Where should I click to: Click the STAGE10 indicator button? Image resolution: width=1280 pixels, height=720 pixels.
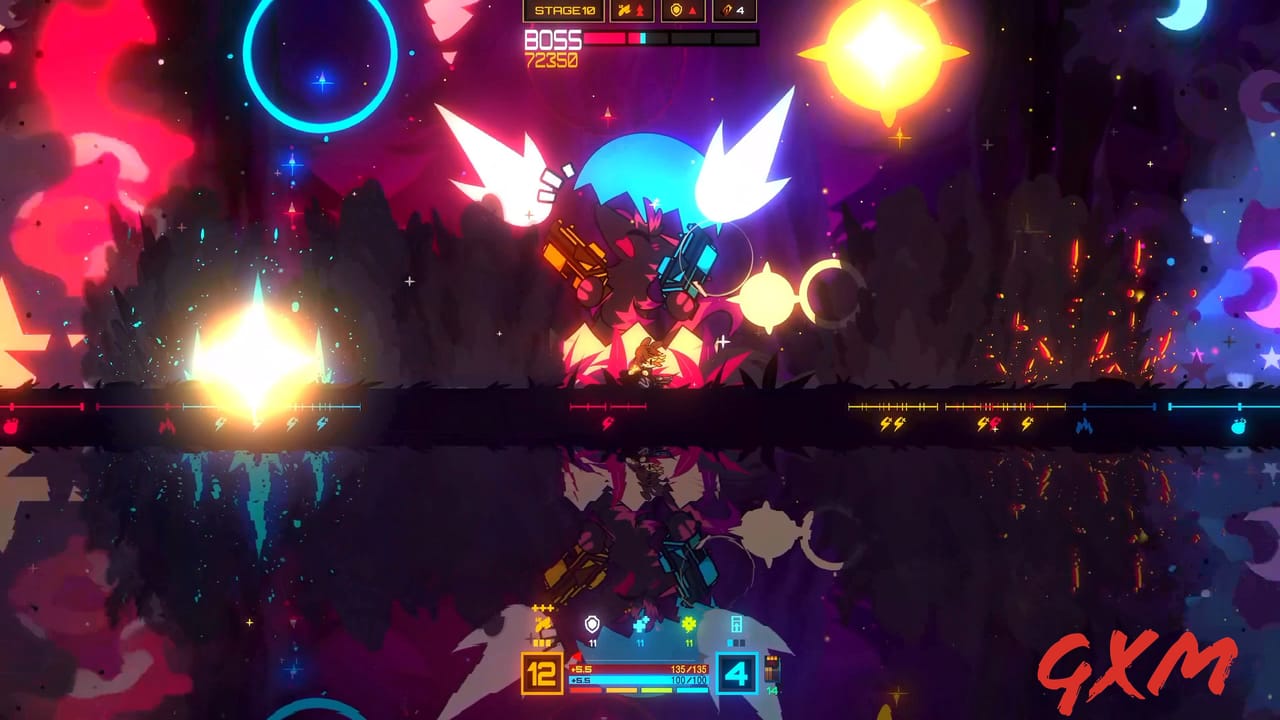point(565,11)
